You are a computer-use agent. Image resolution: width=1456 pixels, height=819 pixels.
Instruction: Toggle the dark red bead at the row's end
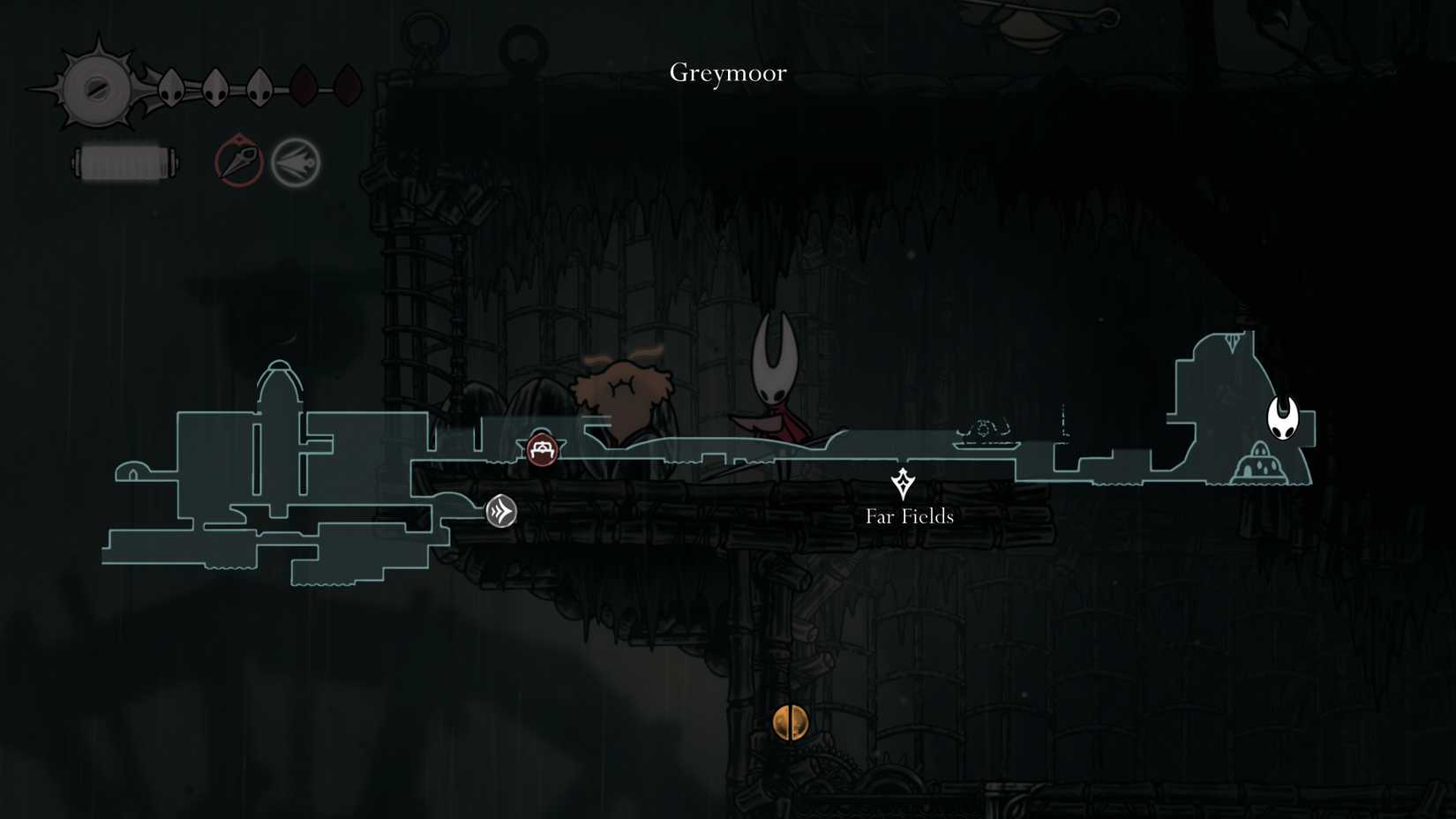(348, 85)
